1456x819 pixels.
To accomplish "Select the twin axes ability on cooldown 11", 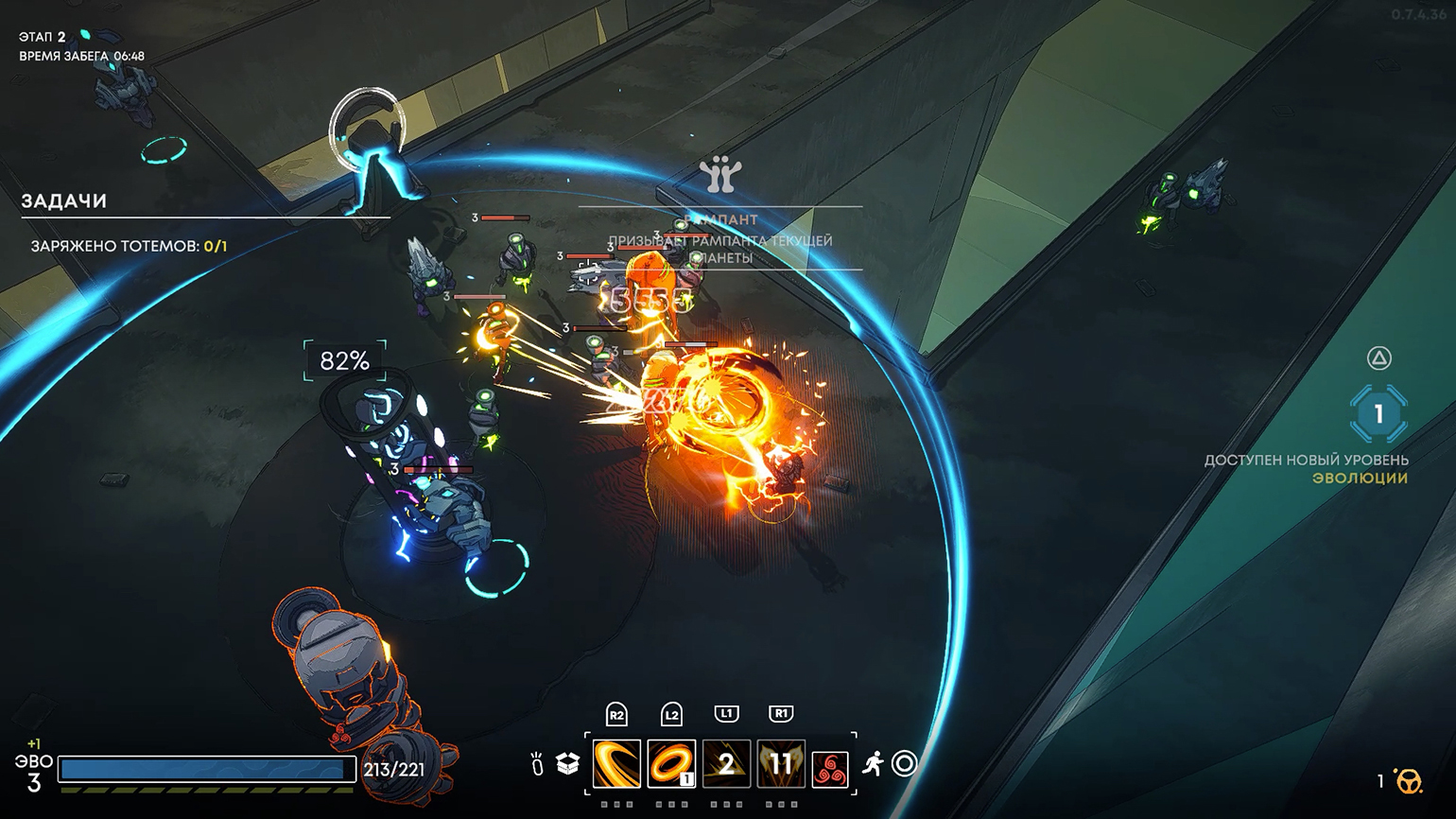I will [781, 763].
